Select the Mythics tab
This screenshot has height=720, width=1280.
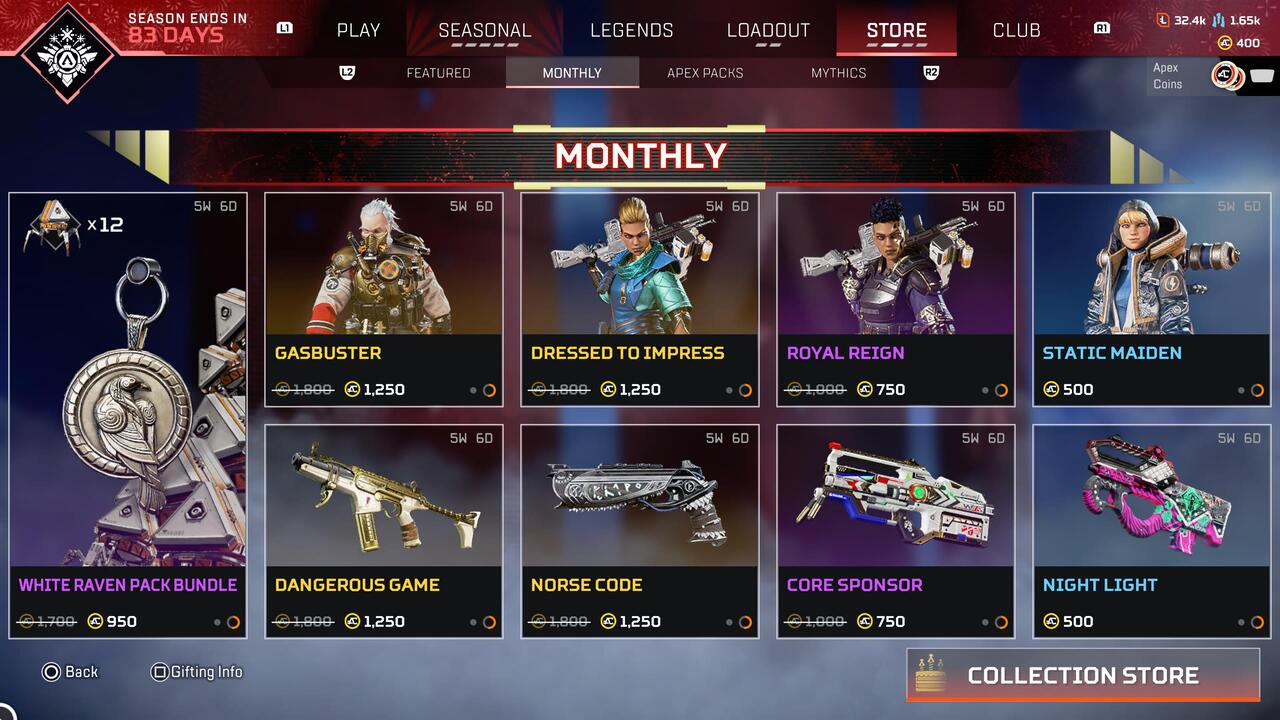(x=839, y=72)
